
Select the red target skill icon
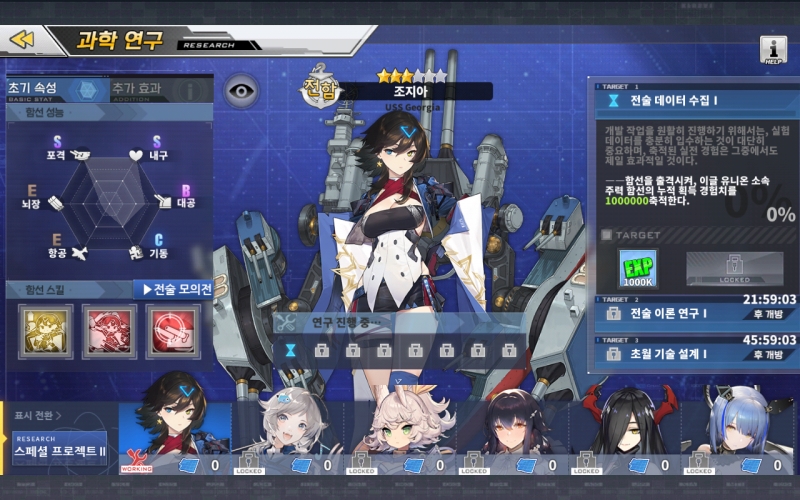[x=173, y=330]
